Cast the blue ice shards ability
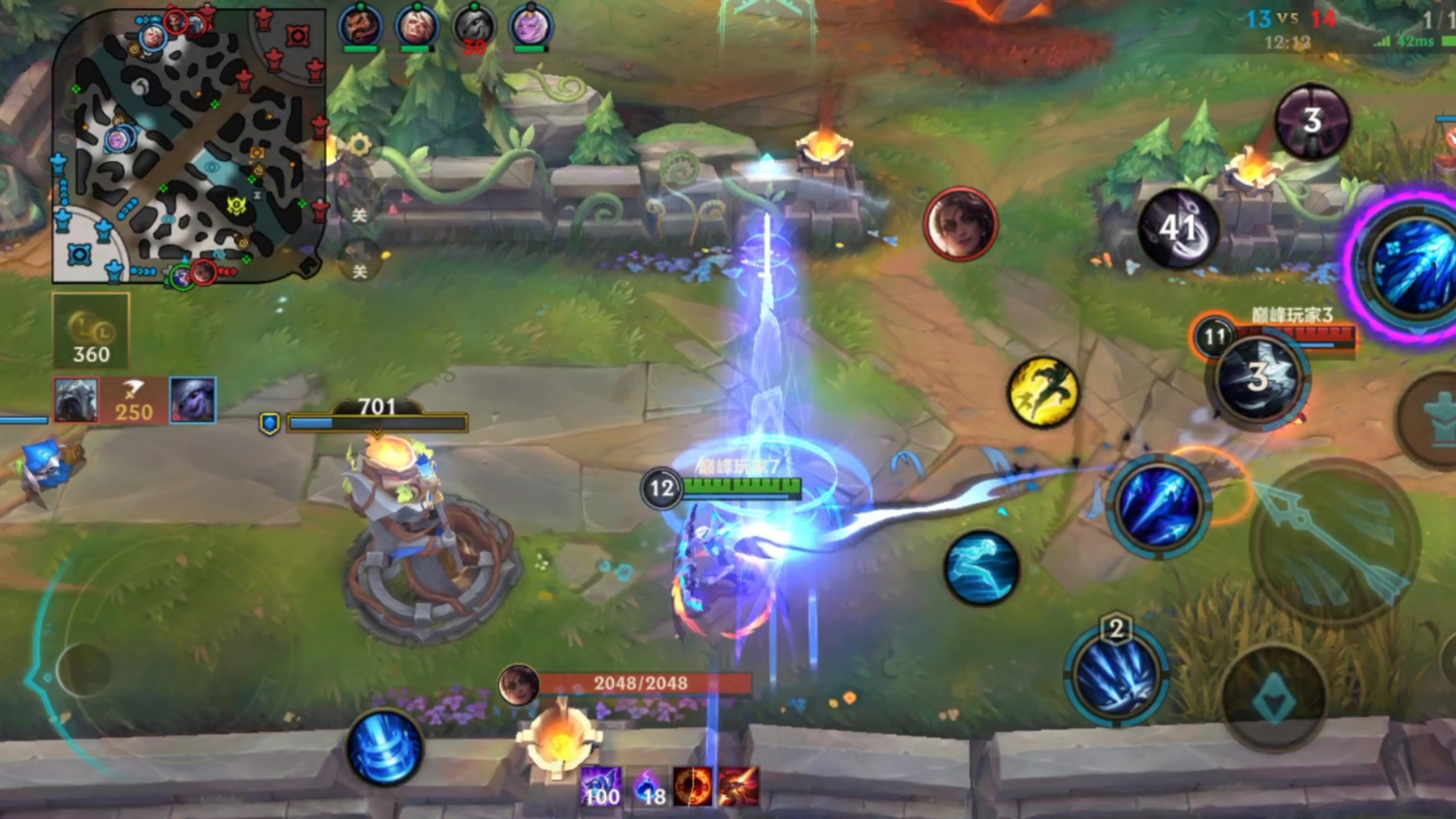The width and height of the screenshot is (1456, 819). [1158, 507]
